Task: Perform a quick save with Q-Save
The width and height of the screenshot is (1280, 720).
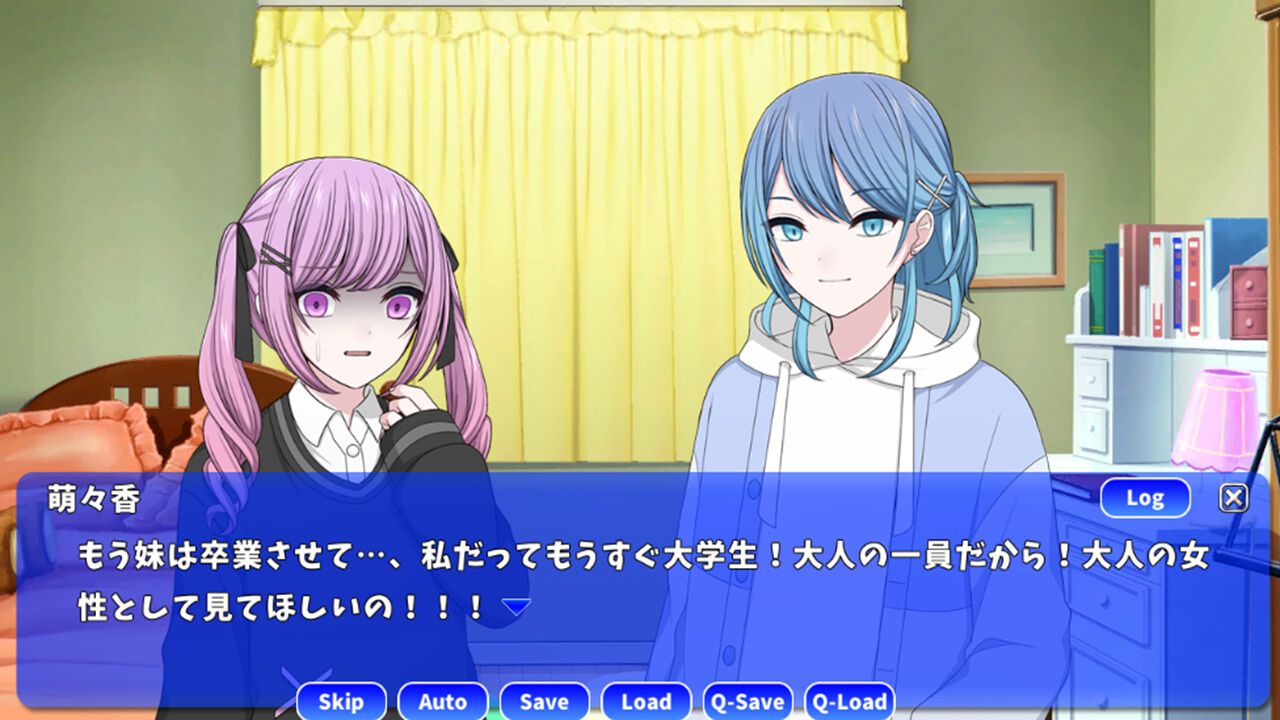Action: 746,701
